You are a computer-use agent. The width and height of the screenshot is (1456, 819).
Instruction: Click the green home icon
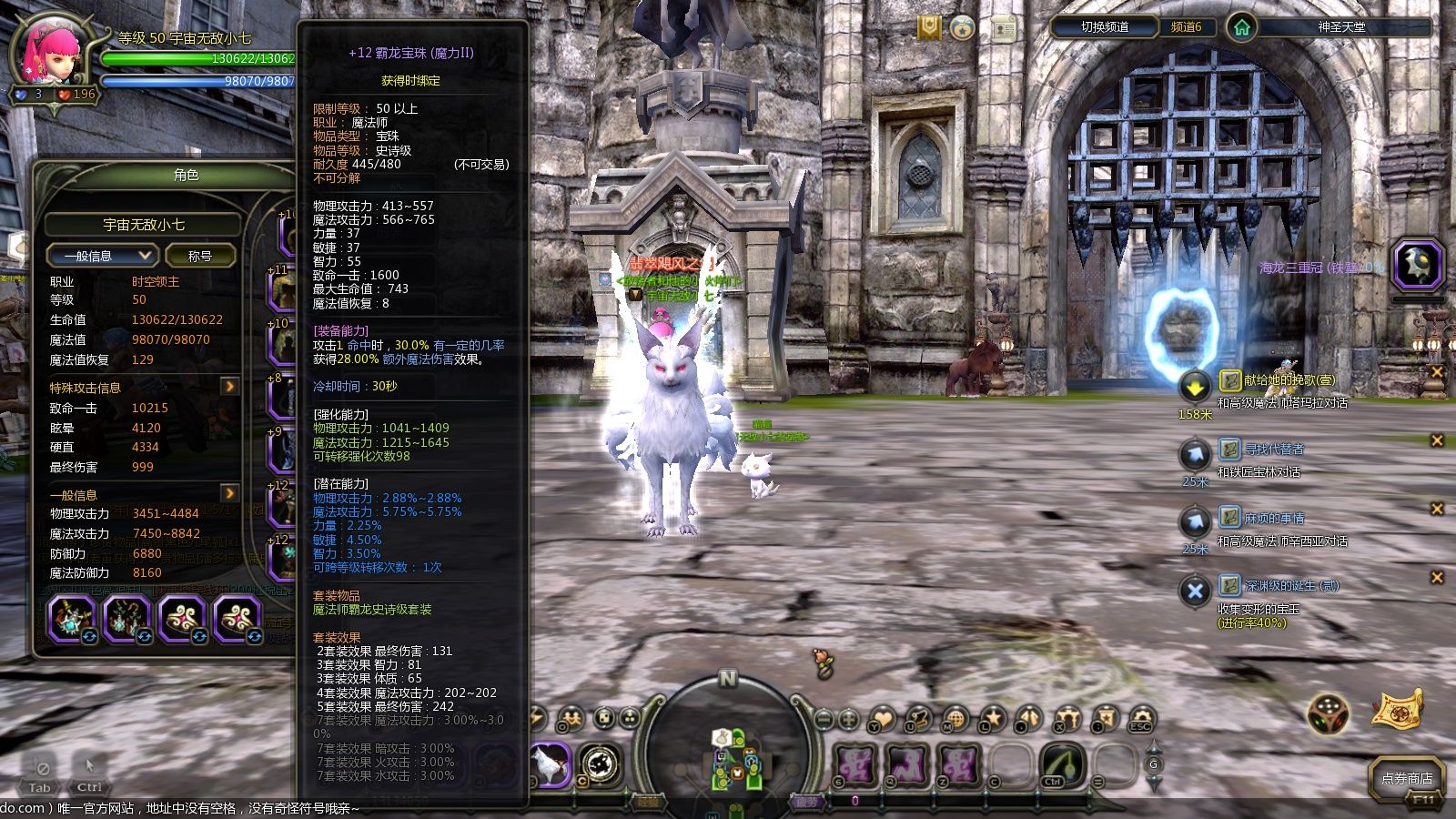(x=1241, y=27)
